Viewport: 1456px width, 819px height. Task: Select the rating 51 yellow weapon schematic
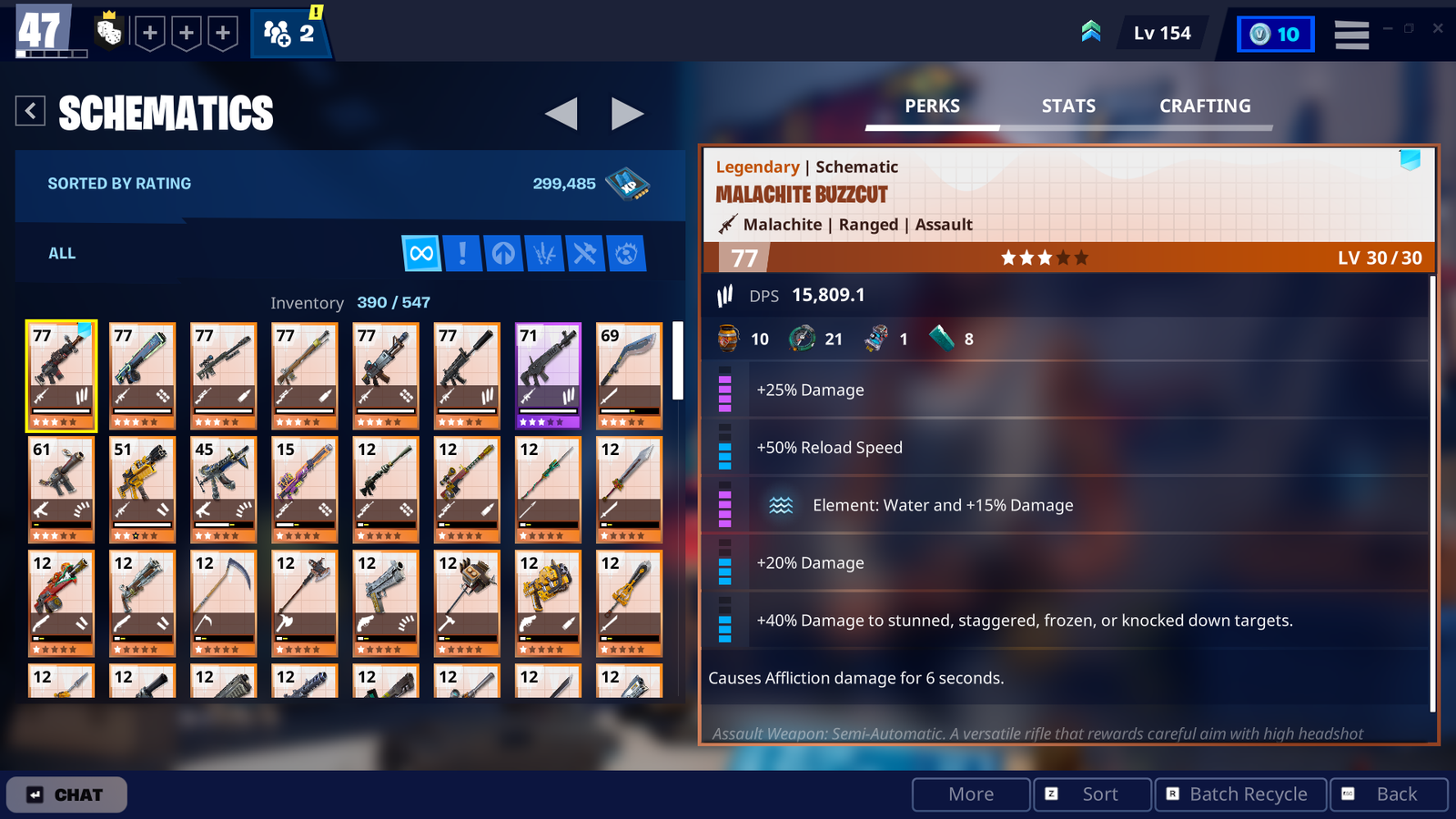[x=142, y=489]
